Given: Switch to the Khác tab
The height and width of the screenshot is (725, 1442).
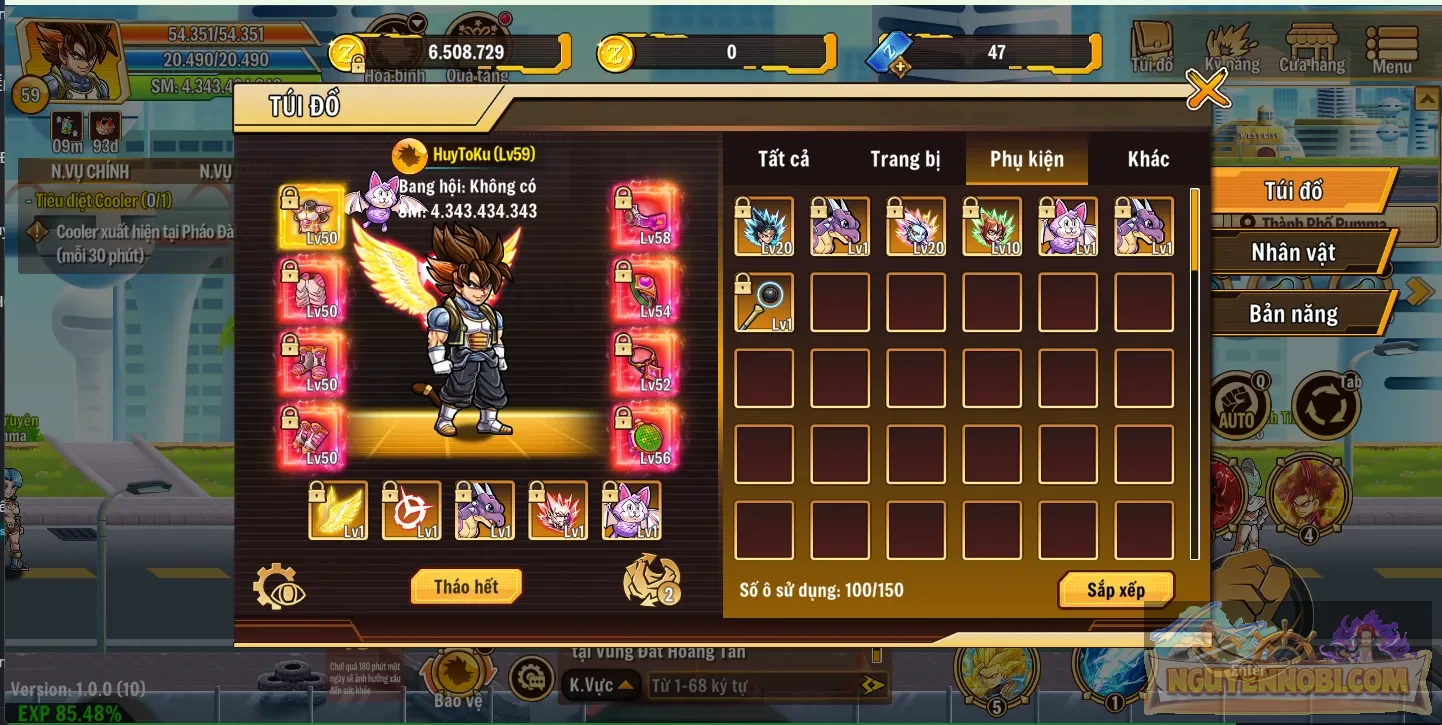Looking at the screenshot, I should point(1146,158).
